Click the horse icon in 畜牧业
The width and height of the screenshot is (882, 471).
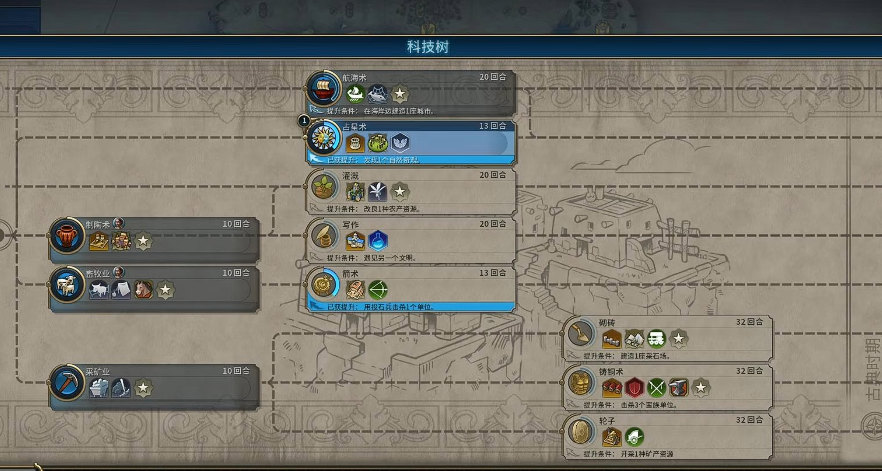(x=143, y=290)
